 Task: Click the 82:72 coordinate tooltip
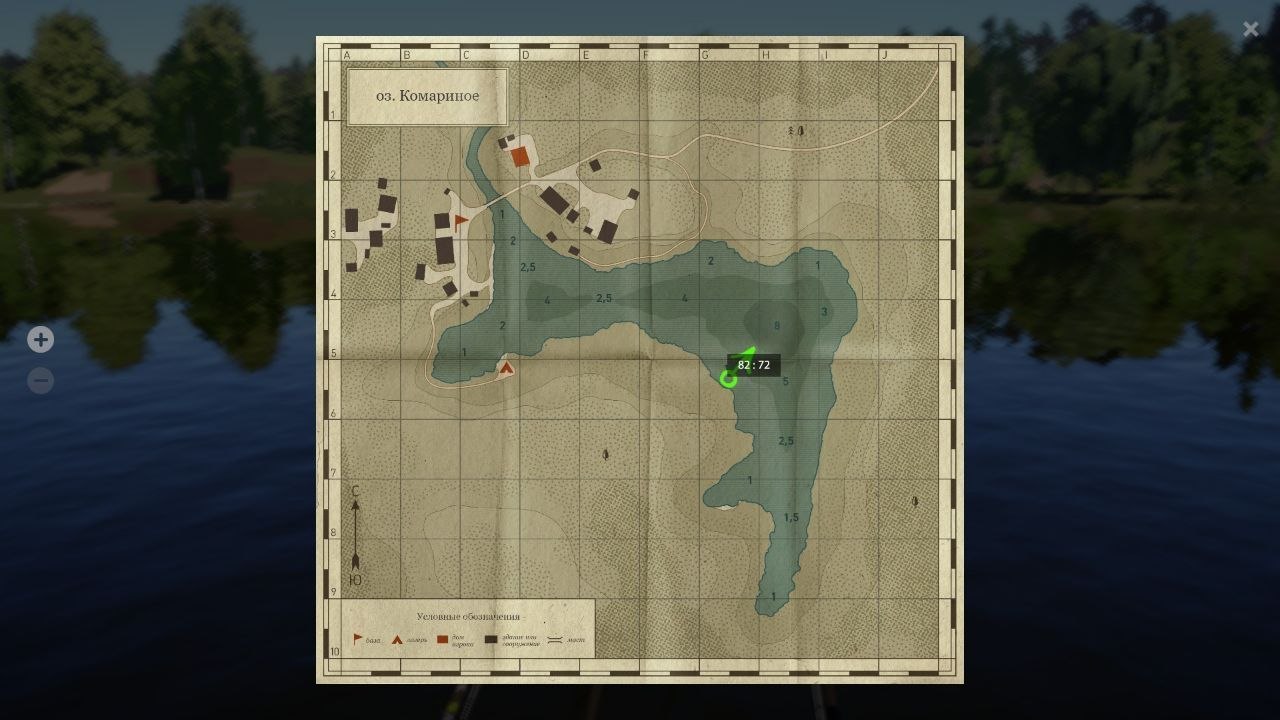[752, 366]
